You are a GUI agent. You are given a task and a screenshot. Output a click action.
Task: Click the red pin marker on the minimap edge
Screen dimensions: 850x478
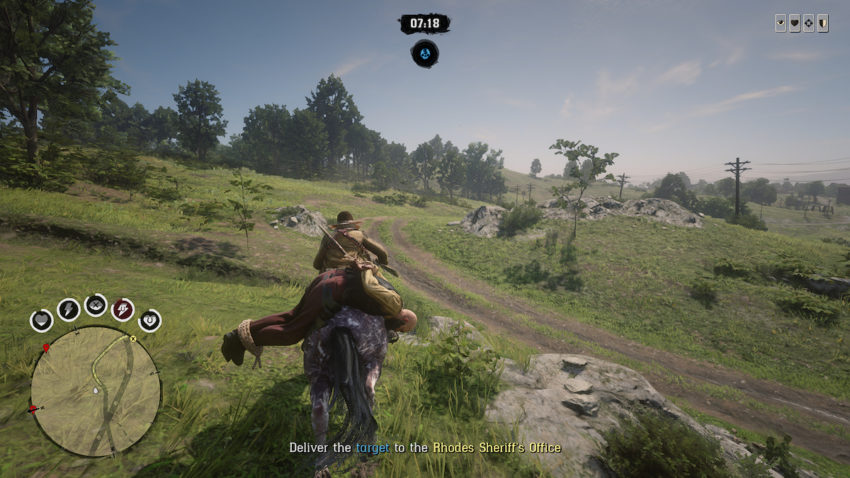45,347
